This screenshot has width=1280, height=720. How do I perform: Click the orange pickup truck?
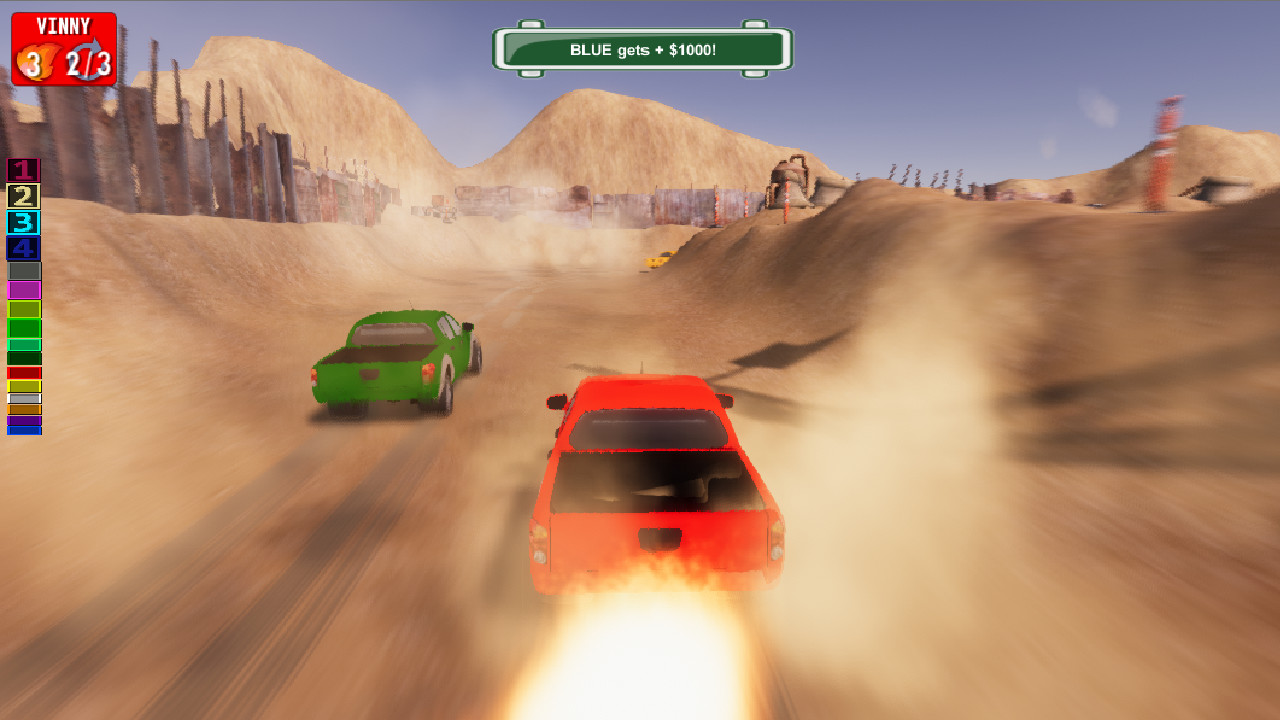tap(655, 490)
